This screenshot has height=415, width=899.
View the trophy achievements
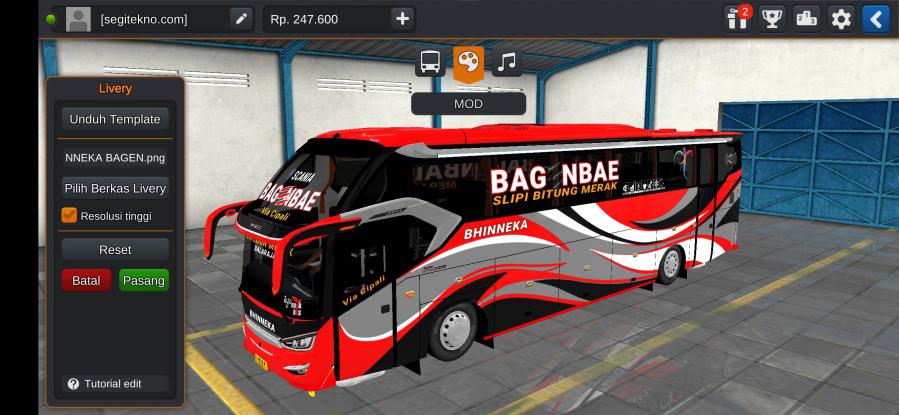771,18
